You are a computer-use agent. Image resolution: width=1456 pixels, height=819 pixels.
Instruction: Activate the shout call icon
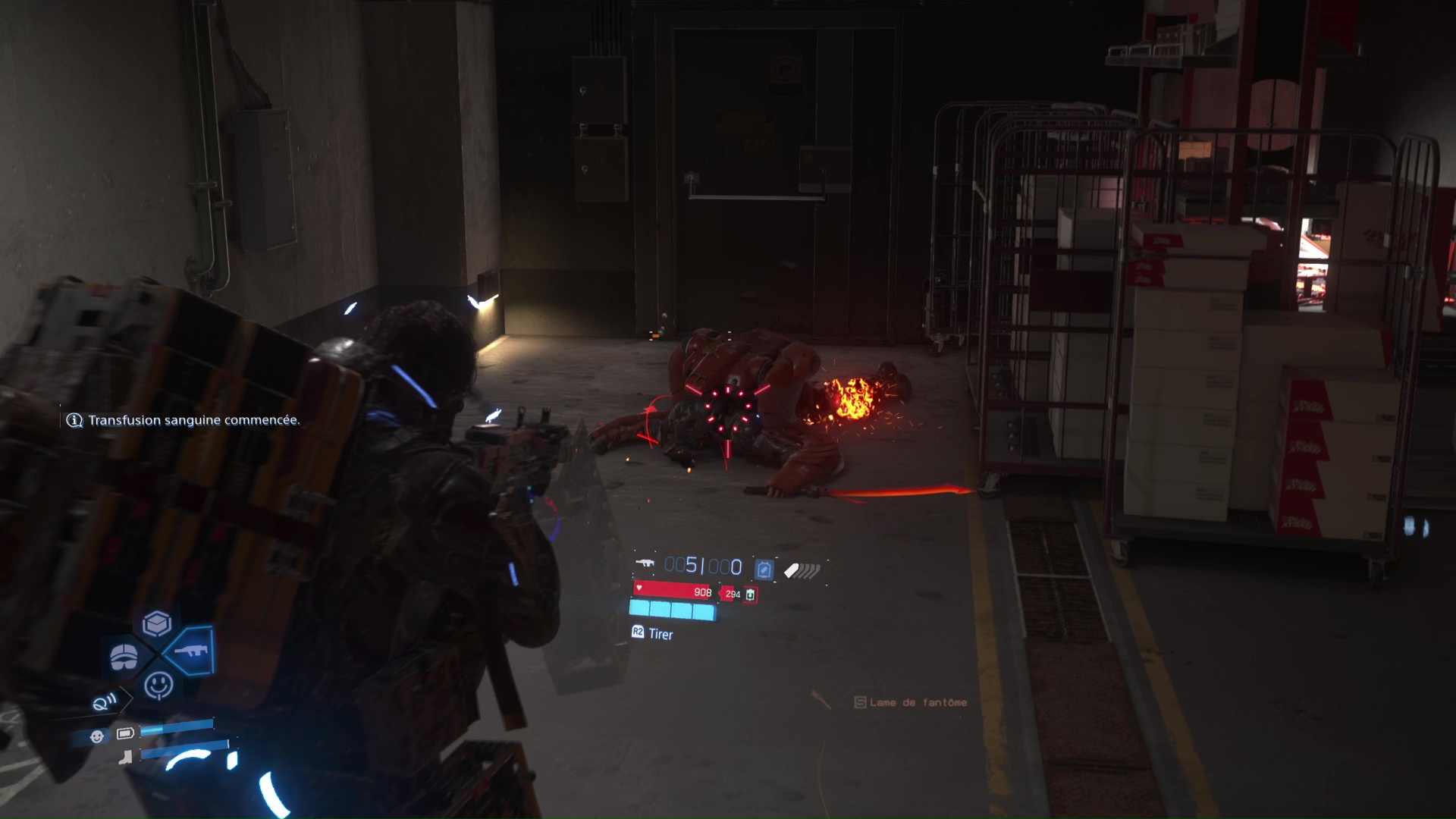[x=105, y=702]
